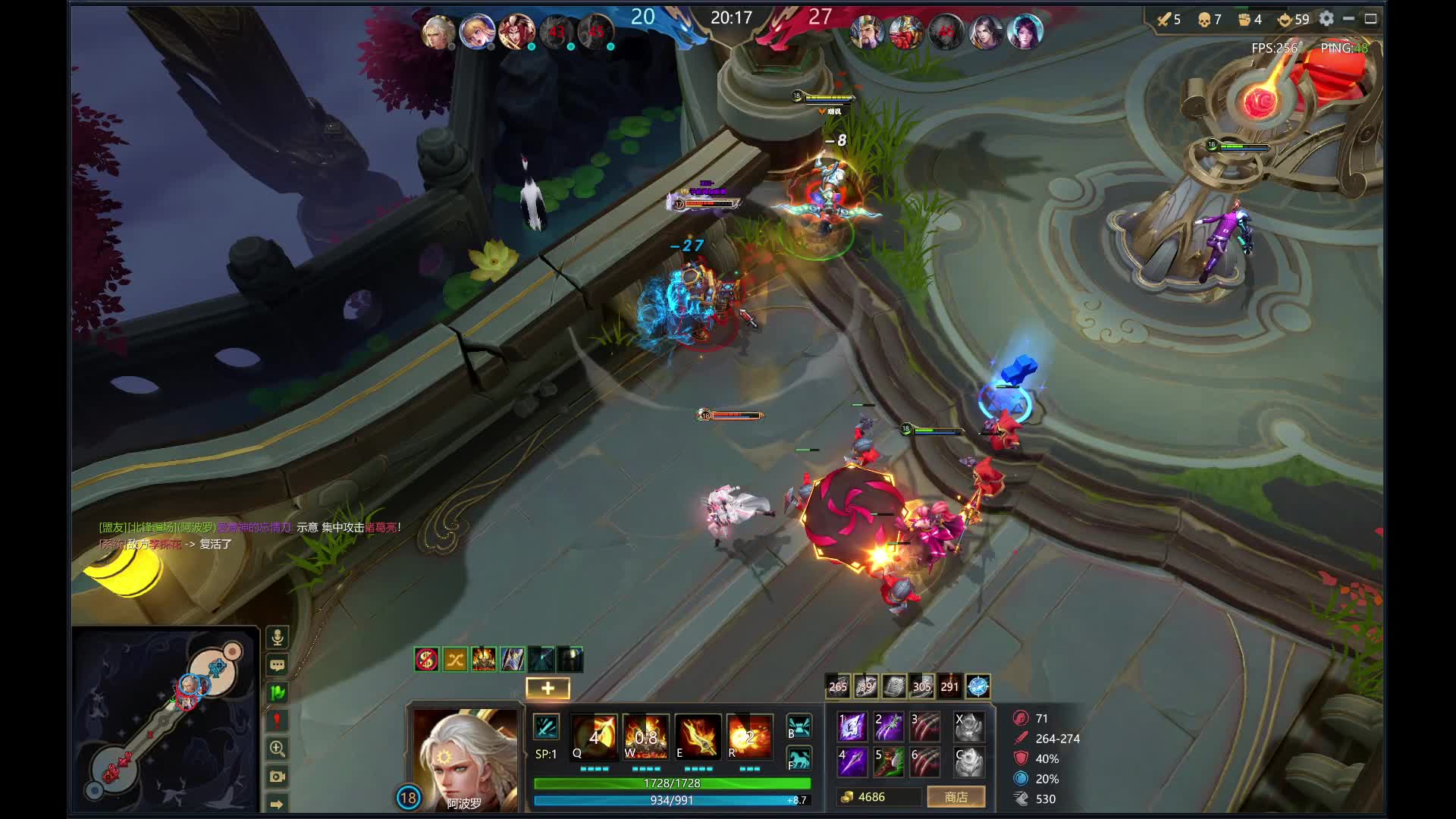Use the purple claw item in slot 2
The width and height of the screenshot is (1456, 819).
(x=888, y=726)
